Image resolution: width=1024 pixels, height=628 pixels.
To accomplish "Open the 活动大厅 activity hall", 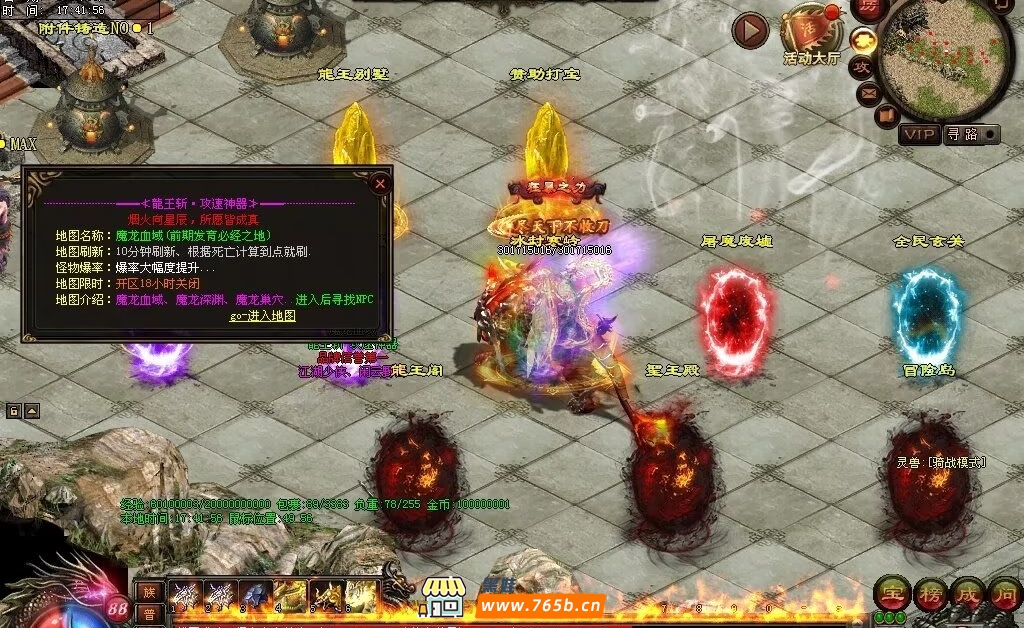I will [x=812, y=34].
